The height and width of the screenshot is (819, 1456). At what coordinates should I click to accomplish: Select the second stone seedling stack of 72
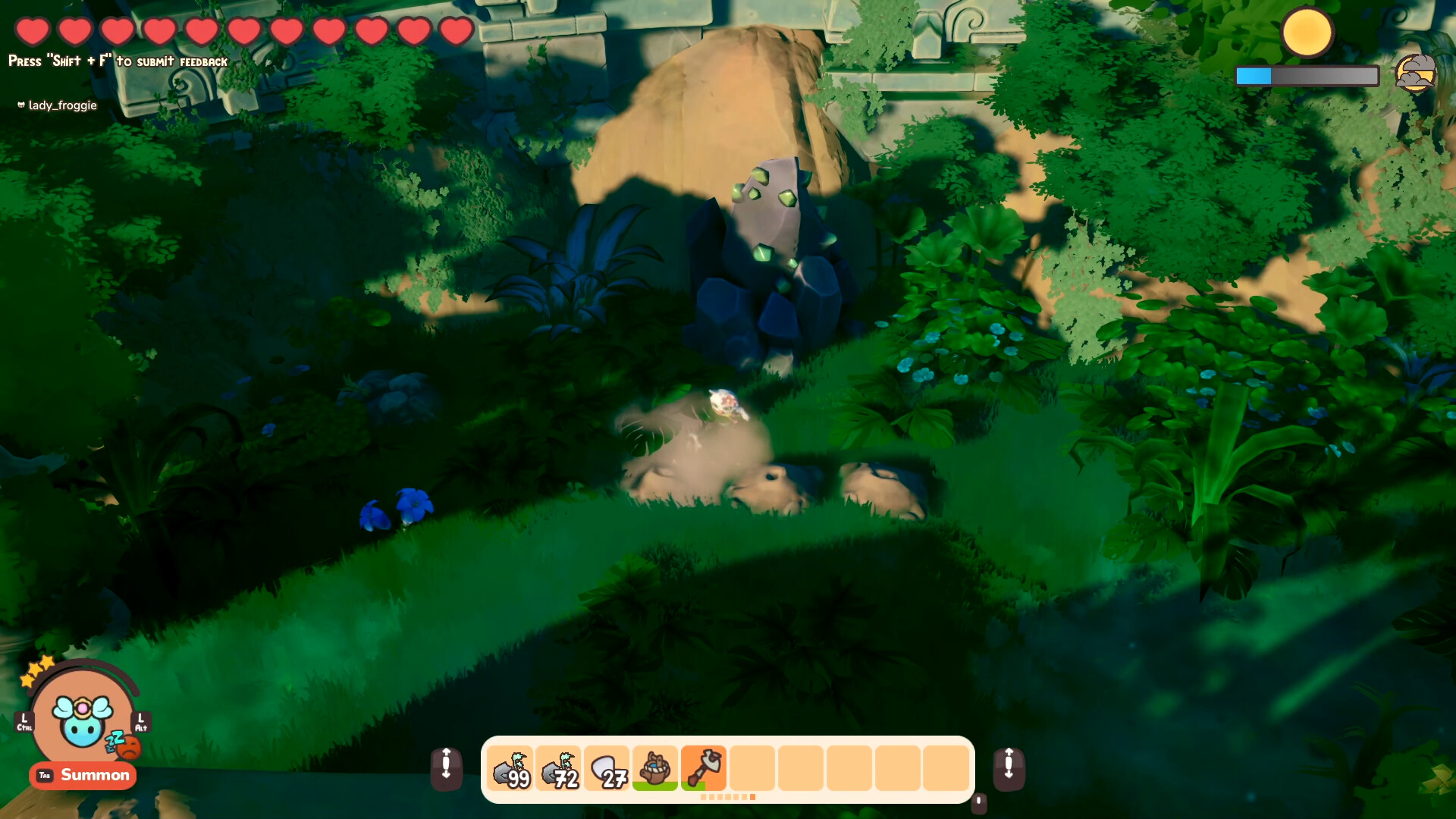point(559,768)
